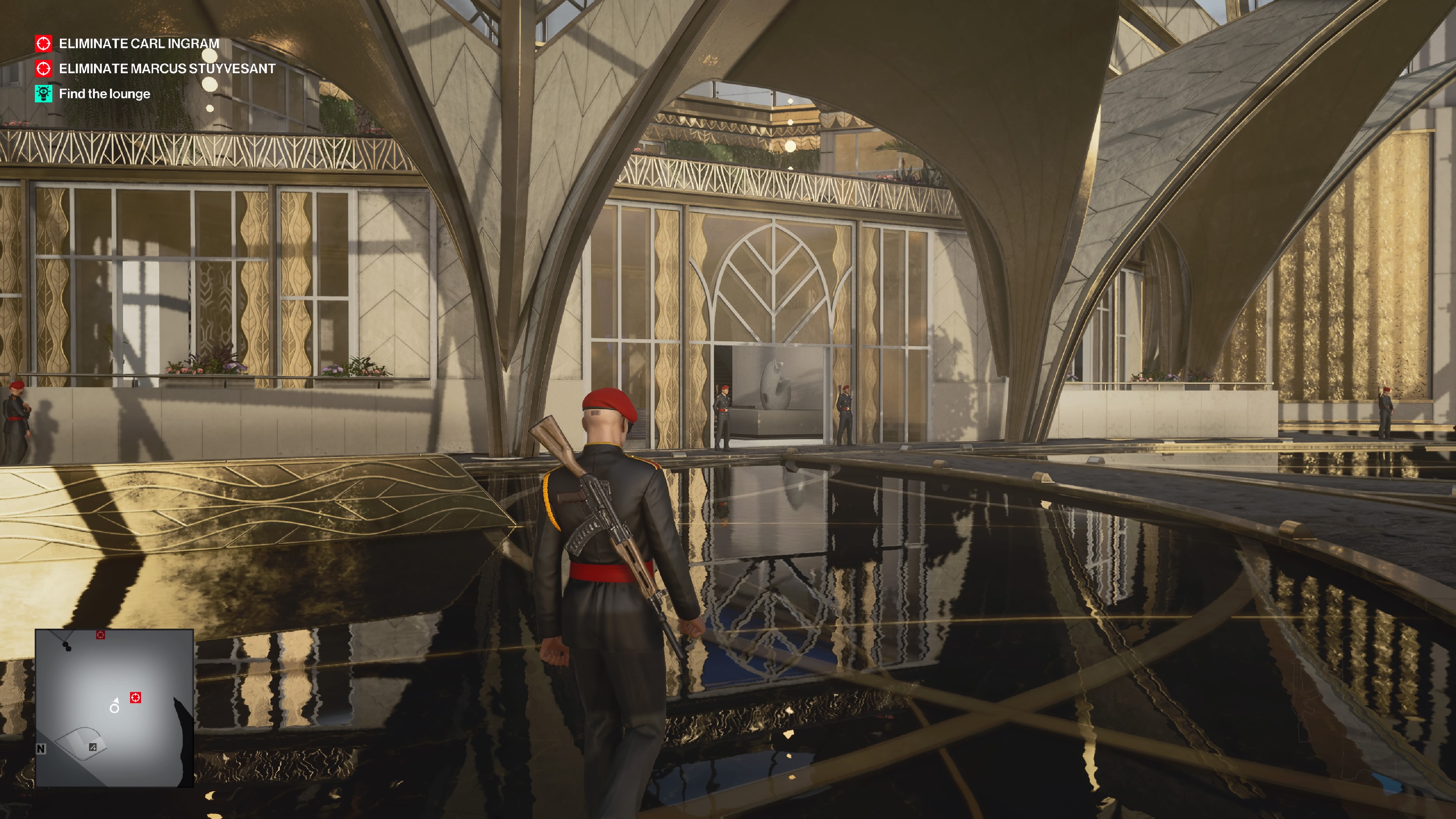Select the dimmed dark-red target marker on minimap
Image resolution: width=1456 pixels, height=819 pixels.
[x=100, y=635]
